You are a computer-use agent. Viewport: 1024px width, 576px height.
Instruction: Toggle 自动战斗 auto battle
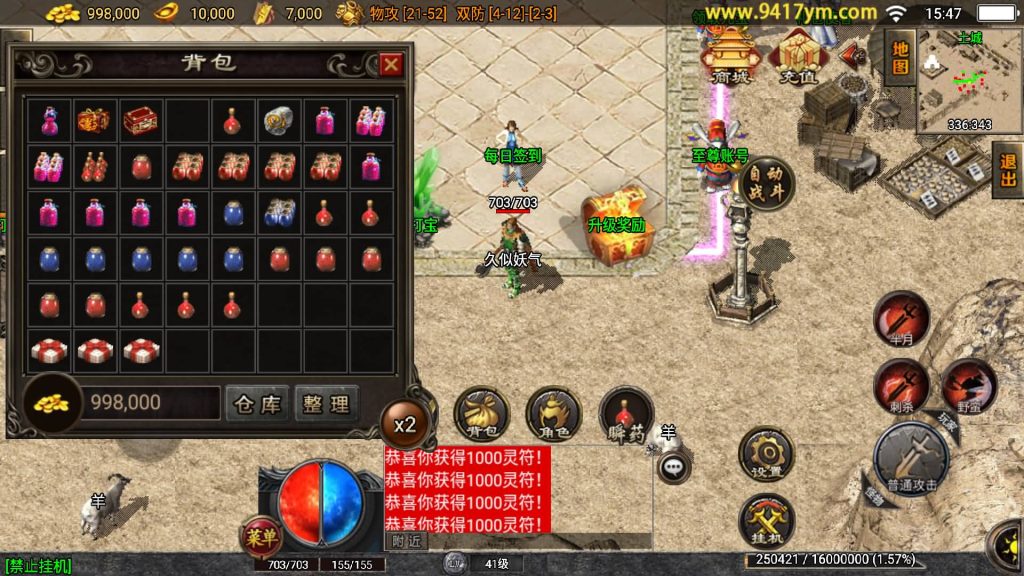tap(767, 184)
